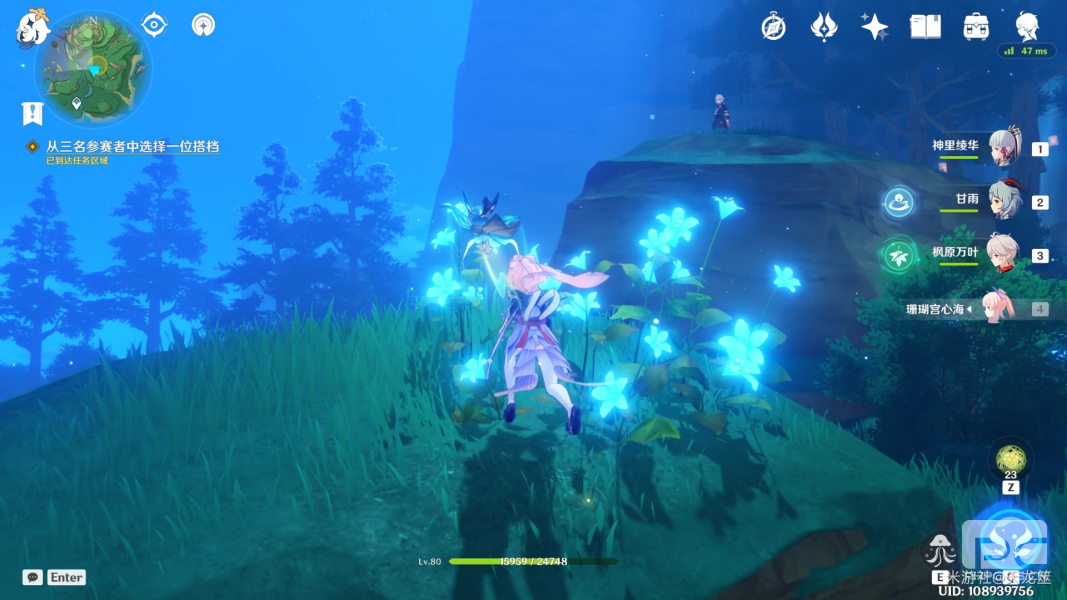This screenshot has width=1067, height=600.
Task: Open the Wish banner icon
Action: [x=823, y=27]
